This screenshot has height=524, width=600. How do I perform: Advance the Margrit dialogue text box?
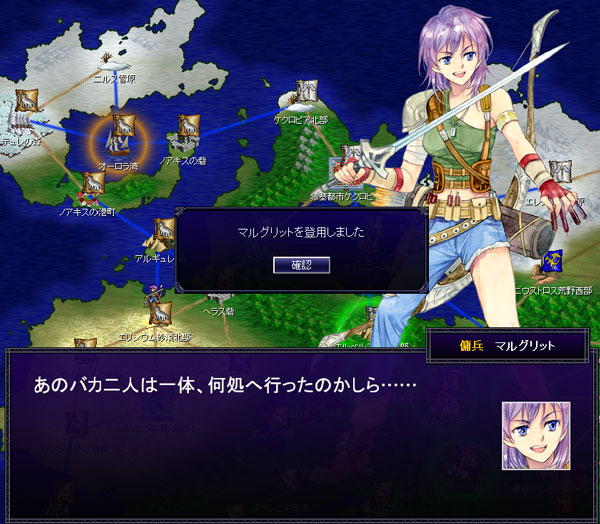[x=250, y=420]
